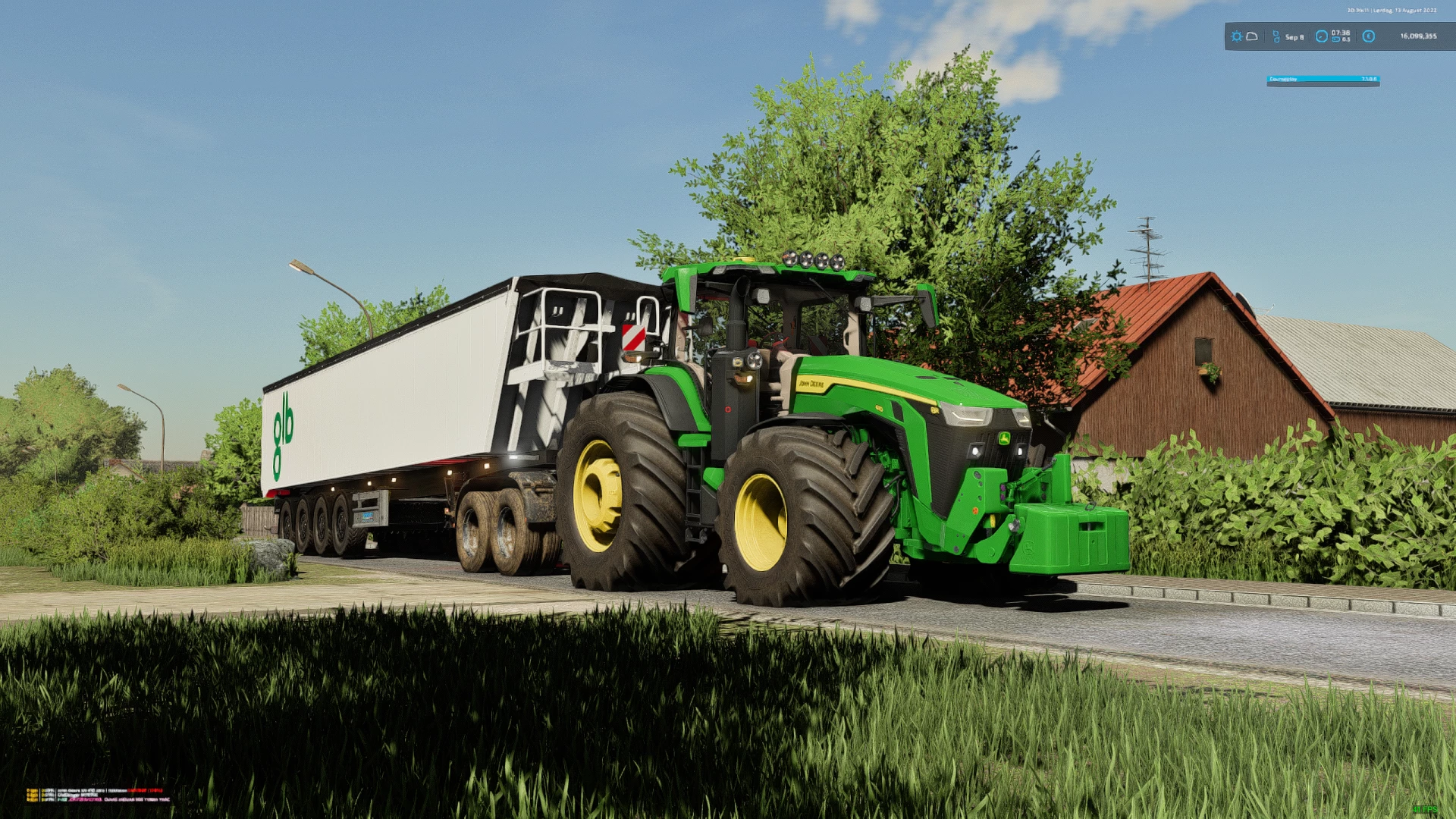Click the weather section of the HUD bar
1456x819 pixels.
[1245, 36]
